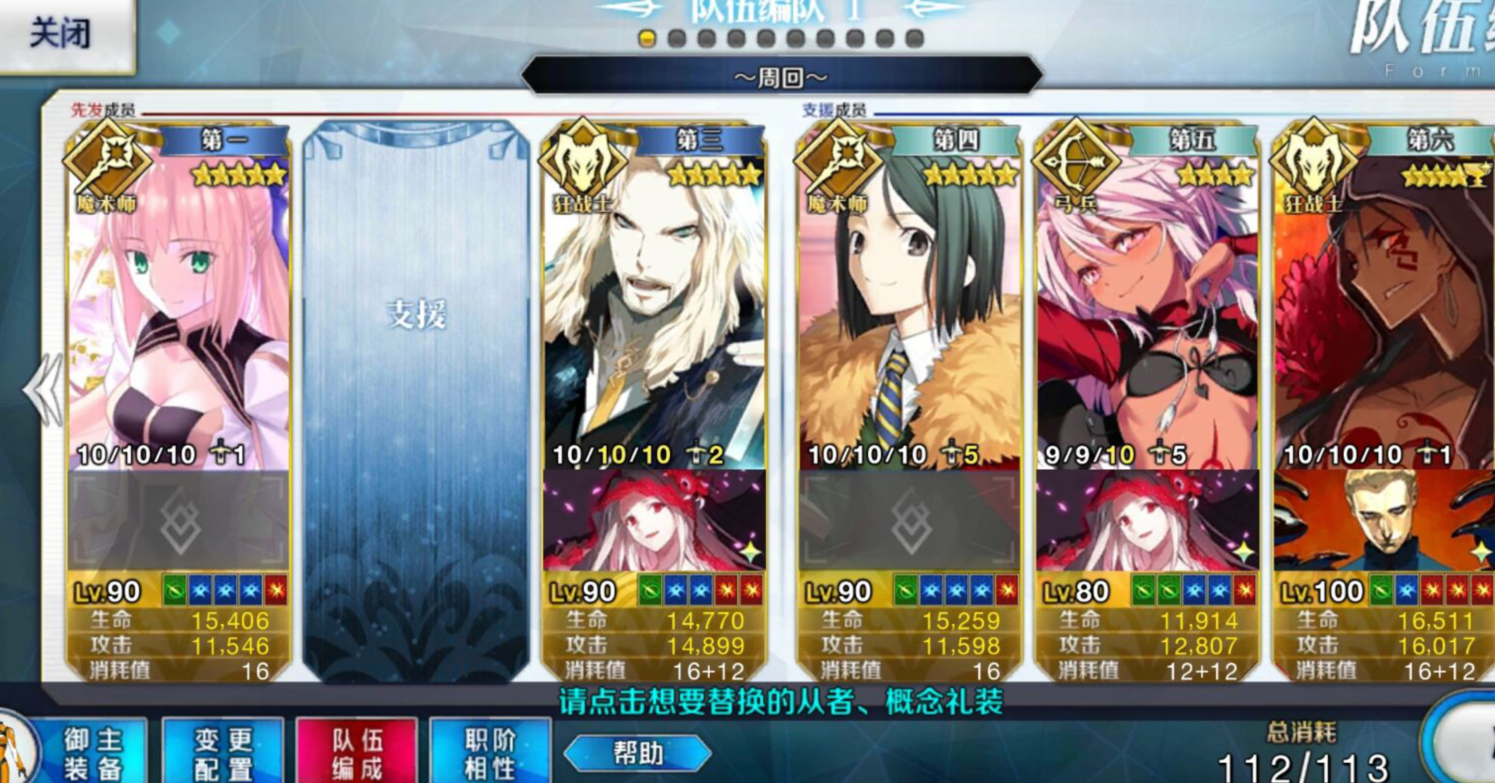Click the blue Arts command icon on the 第三 servant

tap(672, 591)
